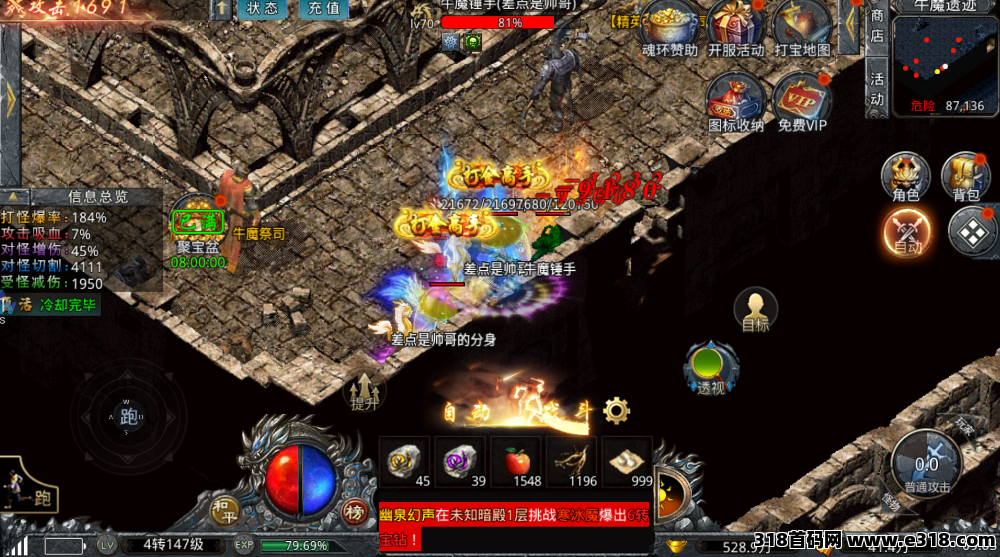This screenshot has width=1000, height=557.
Task: Open the 开服活动 gift box event
Action: (735, 26)
